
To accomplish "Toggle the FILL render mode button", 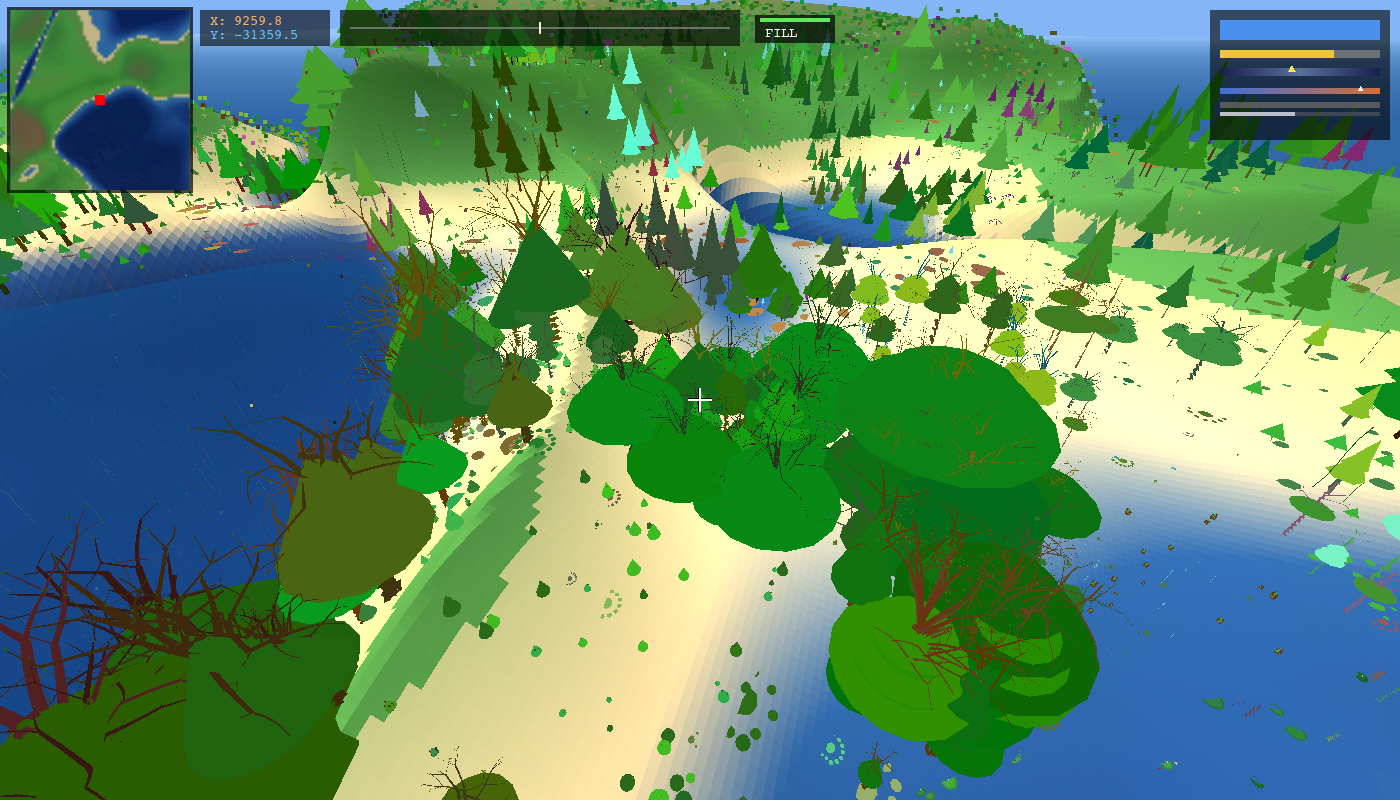I will pyautogui.click(x=794, y=29).
